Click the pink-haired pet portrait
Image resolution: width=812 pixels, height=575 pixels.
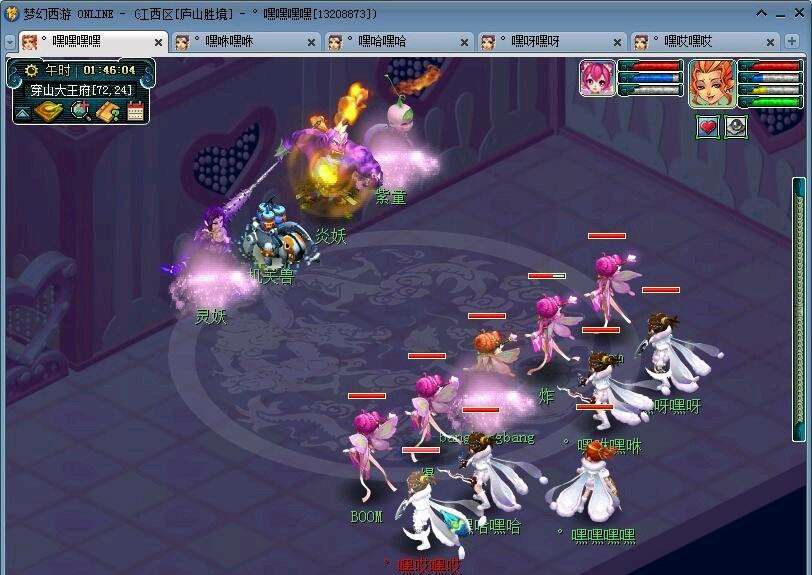coord(597,78)
